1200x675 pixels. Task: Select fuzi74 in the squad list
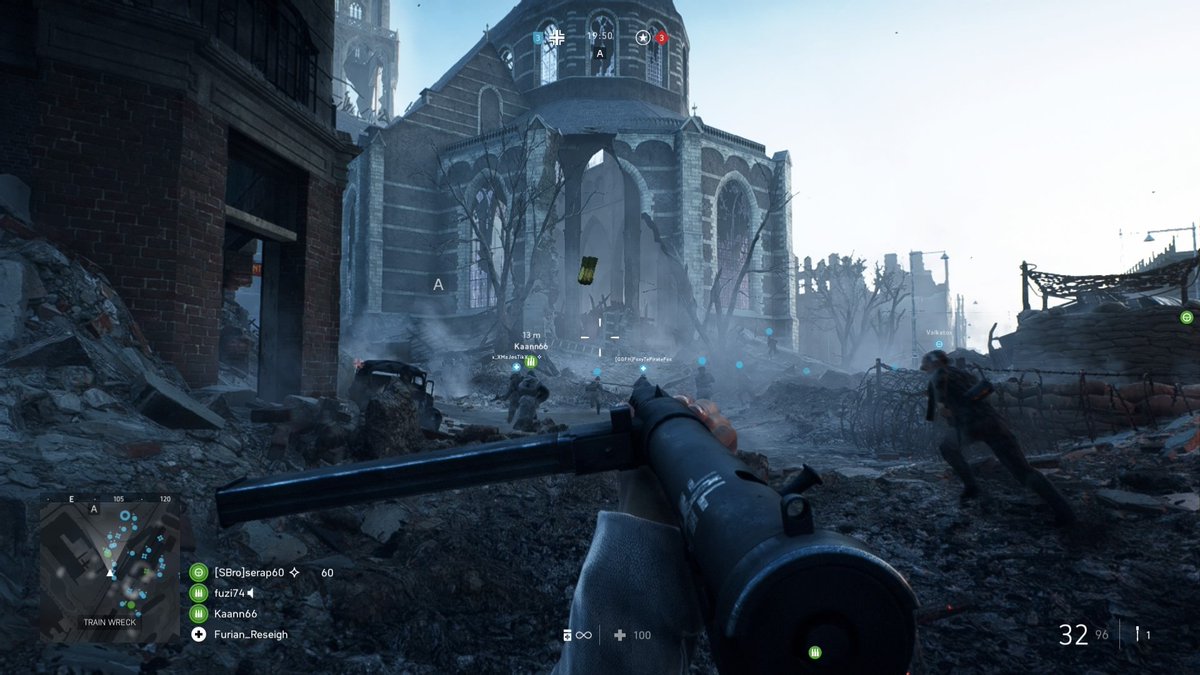230,593
